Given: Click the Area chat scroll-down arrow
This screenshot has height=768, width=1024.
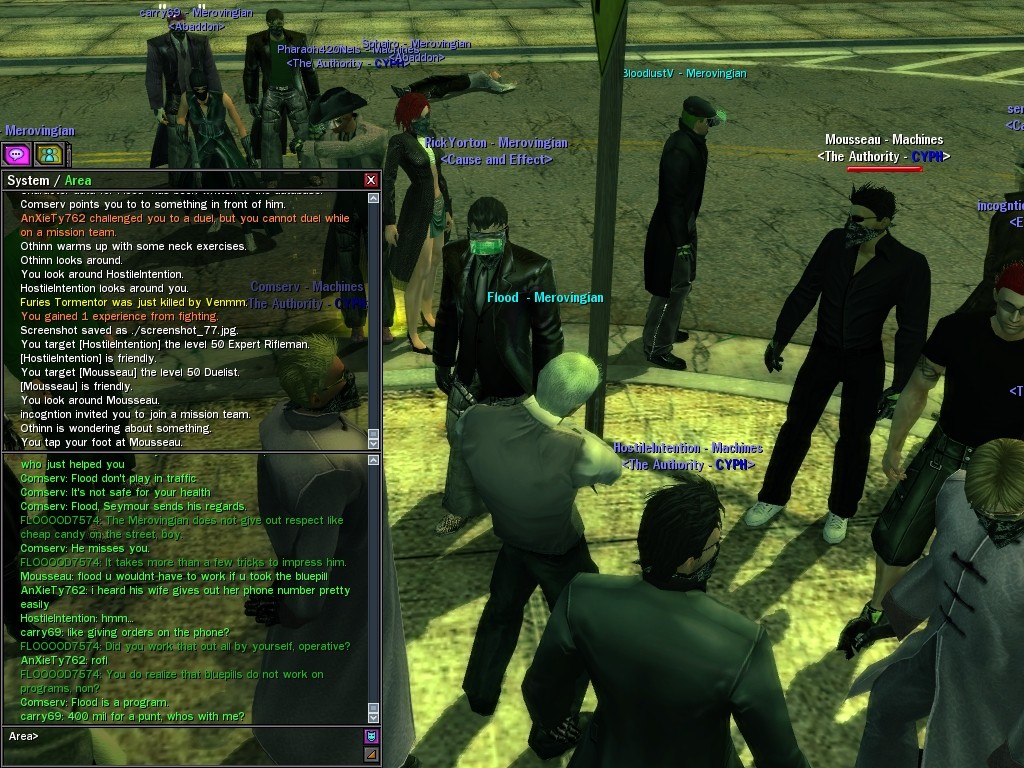Looking at the screenshot, I should coord(374,716).
